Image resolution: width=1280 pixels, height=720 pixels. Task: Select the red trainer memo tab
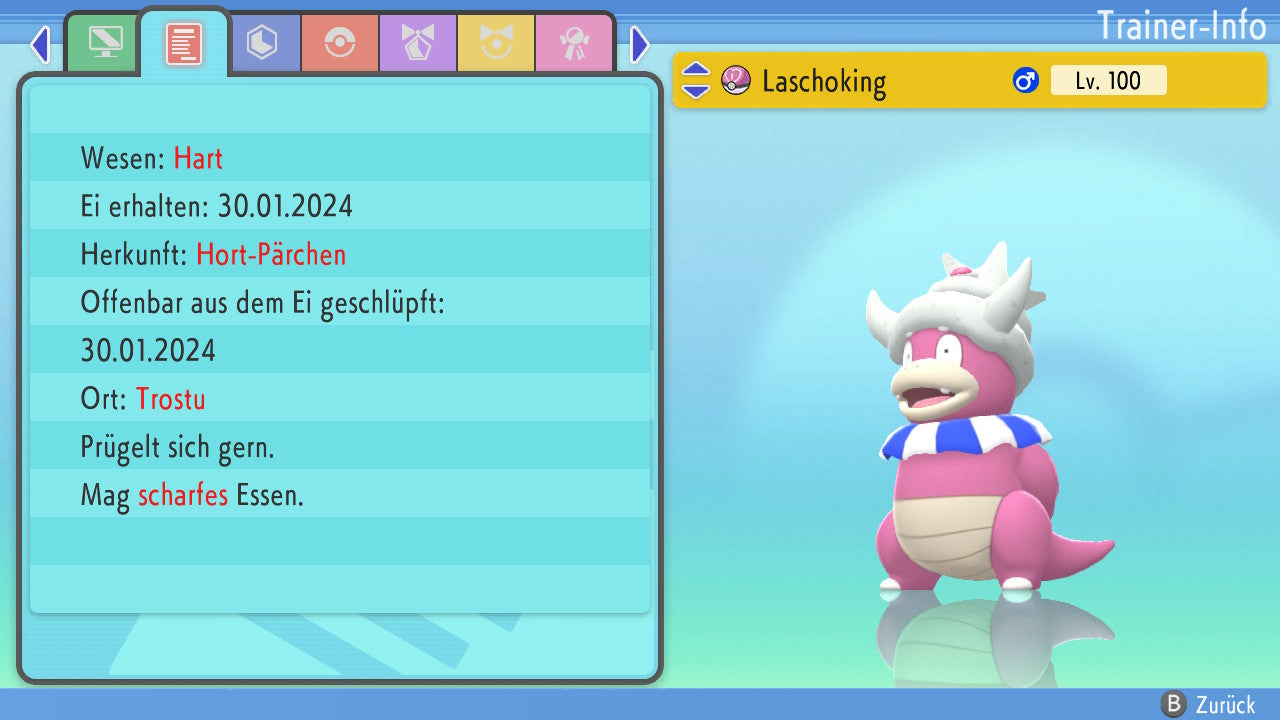click(x=184, y=44)
